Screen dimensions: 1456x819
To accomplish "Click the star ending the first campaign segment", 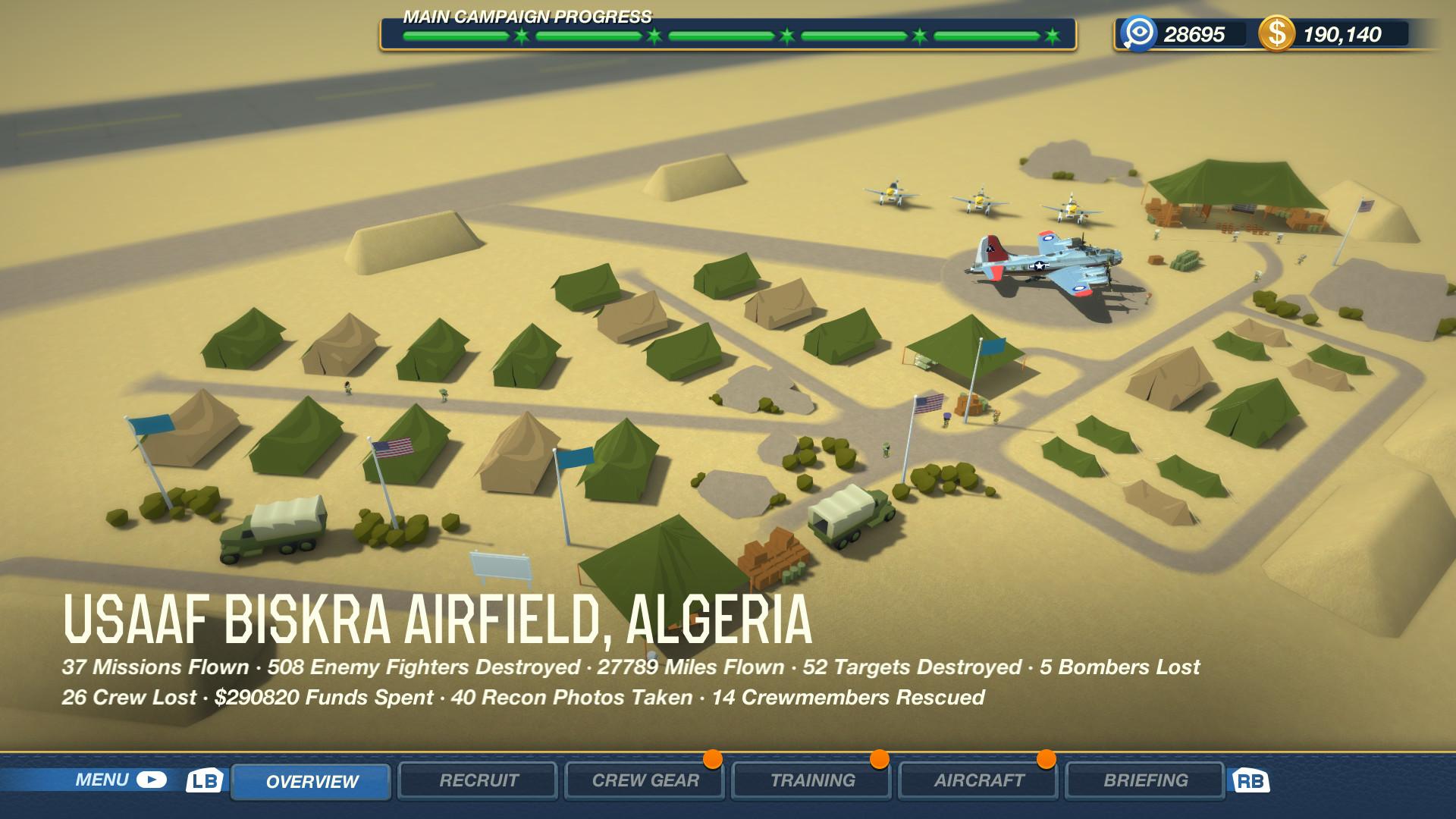I will 521,34.
